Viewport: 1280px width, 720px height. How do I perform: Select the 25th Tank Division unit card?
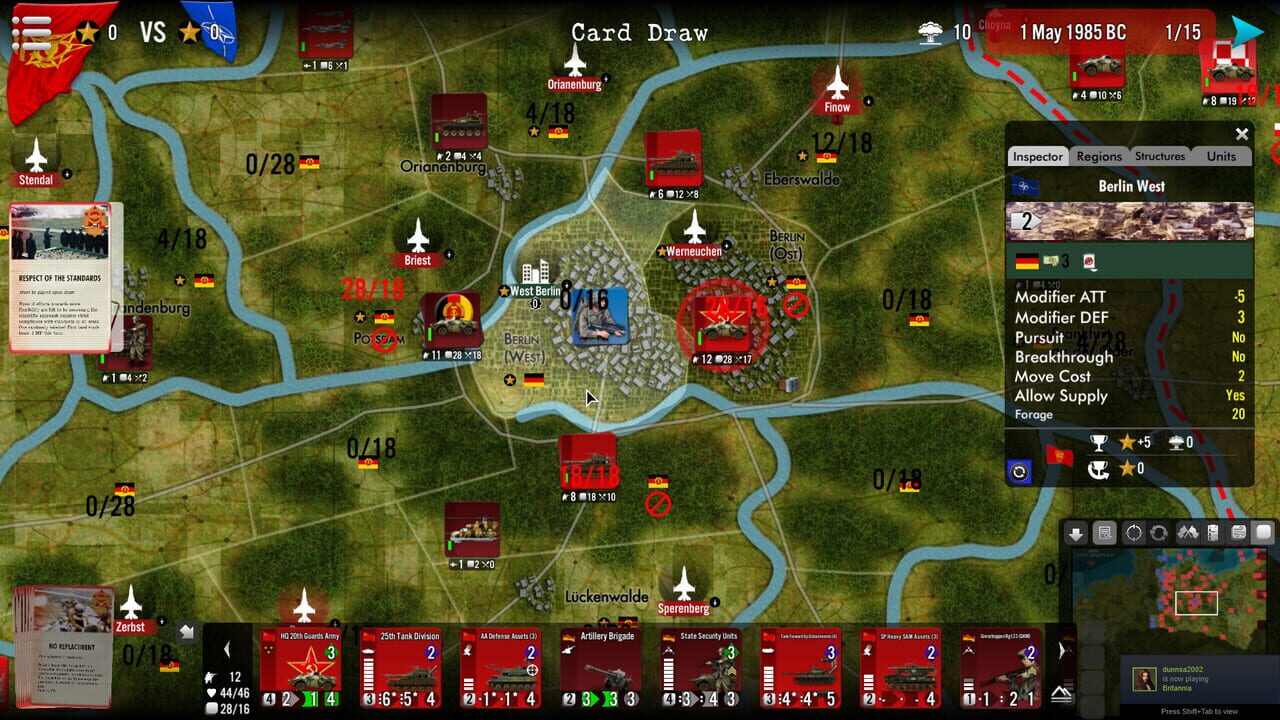coord(400,665)
